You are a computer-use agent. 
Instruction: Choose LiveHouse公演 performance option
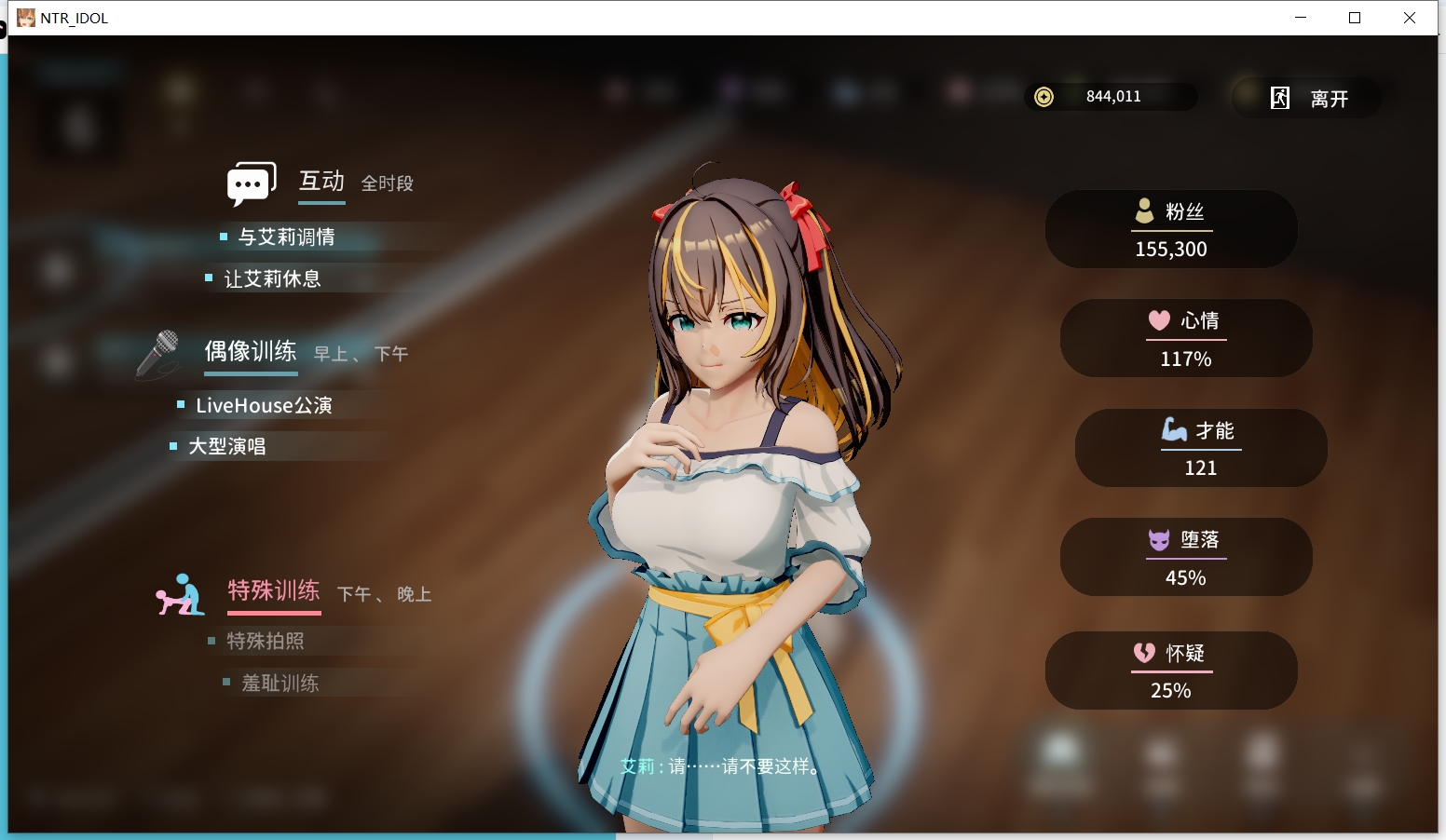click(265, 405)
